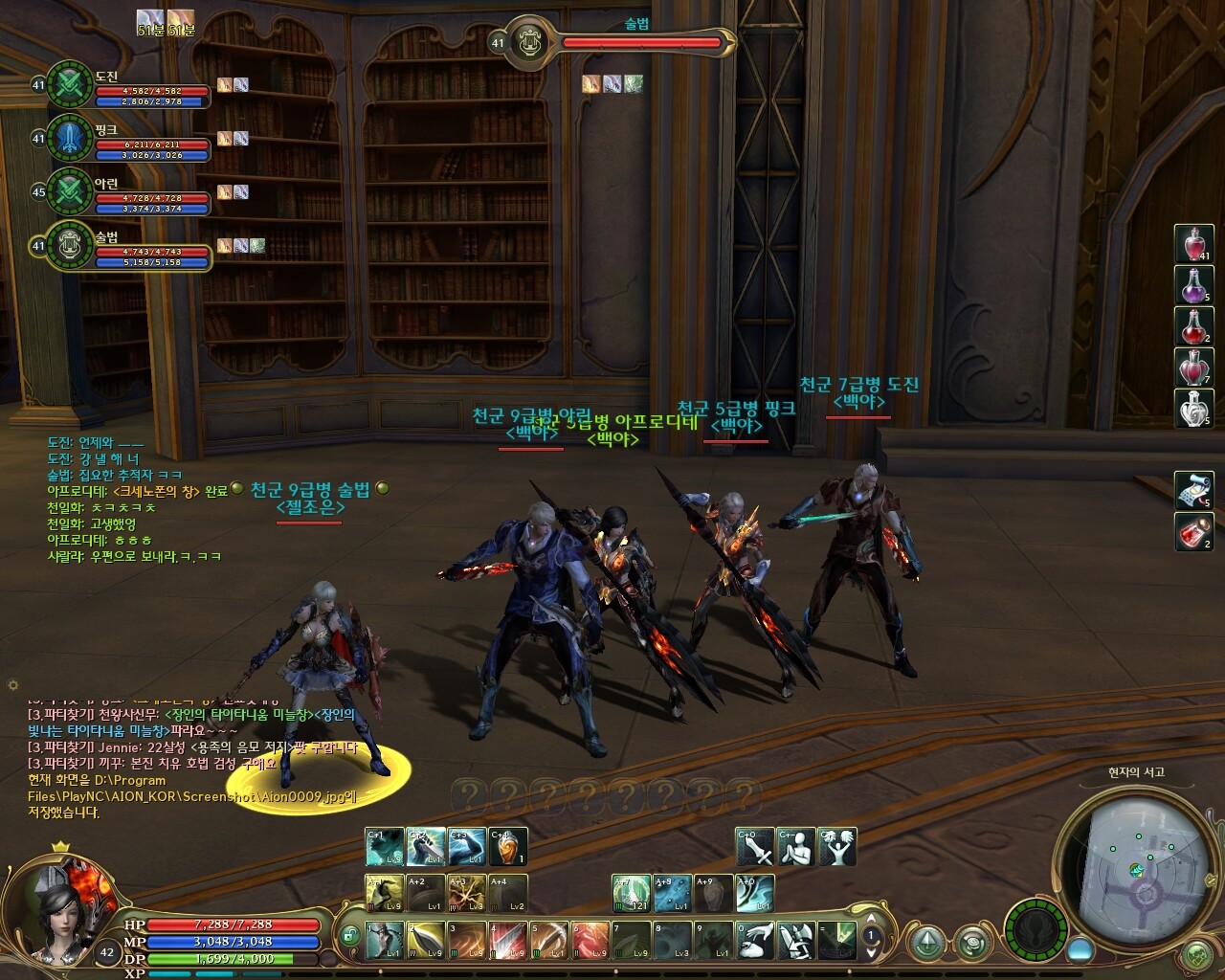Use the pink potion with 41 count
This screenshot has width=1225, height=980.
click(x=1193, y=243)
